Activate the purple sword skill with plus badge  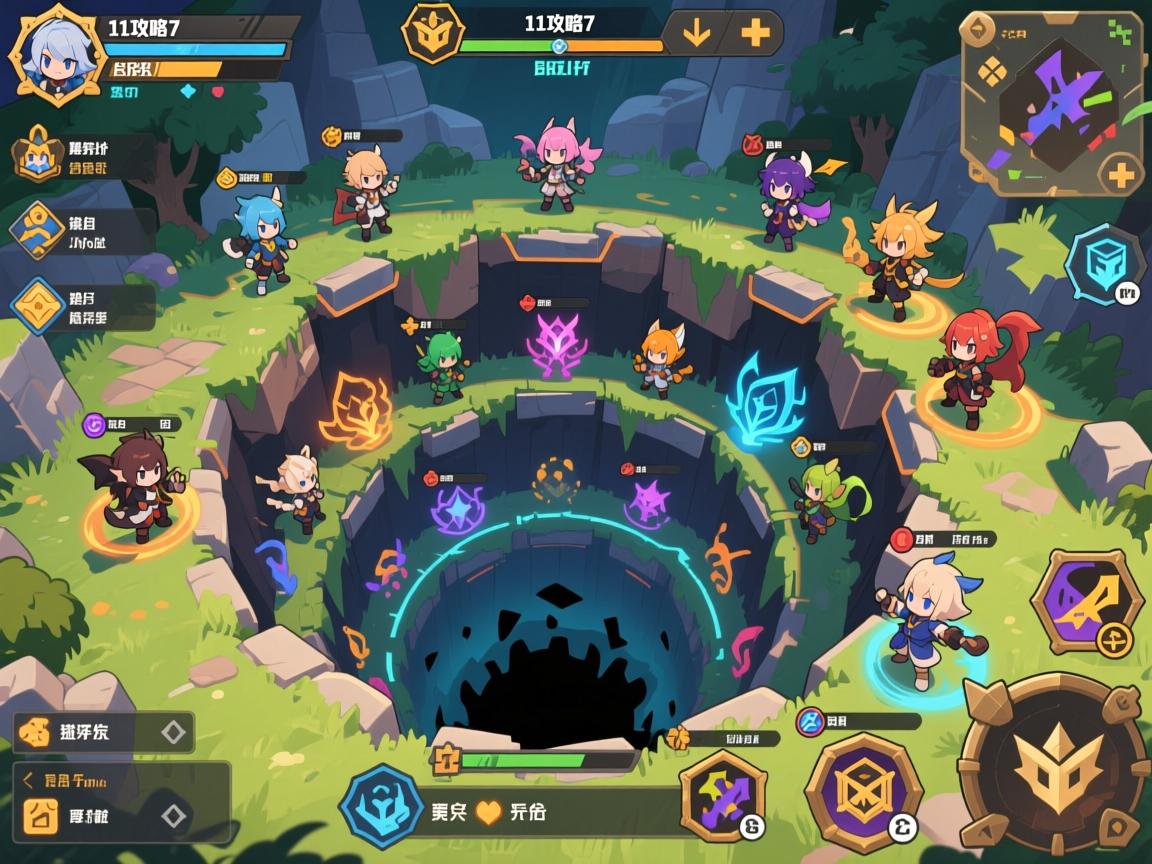point(1086,602)
